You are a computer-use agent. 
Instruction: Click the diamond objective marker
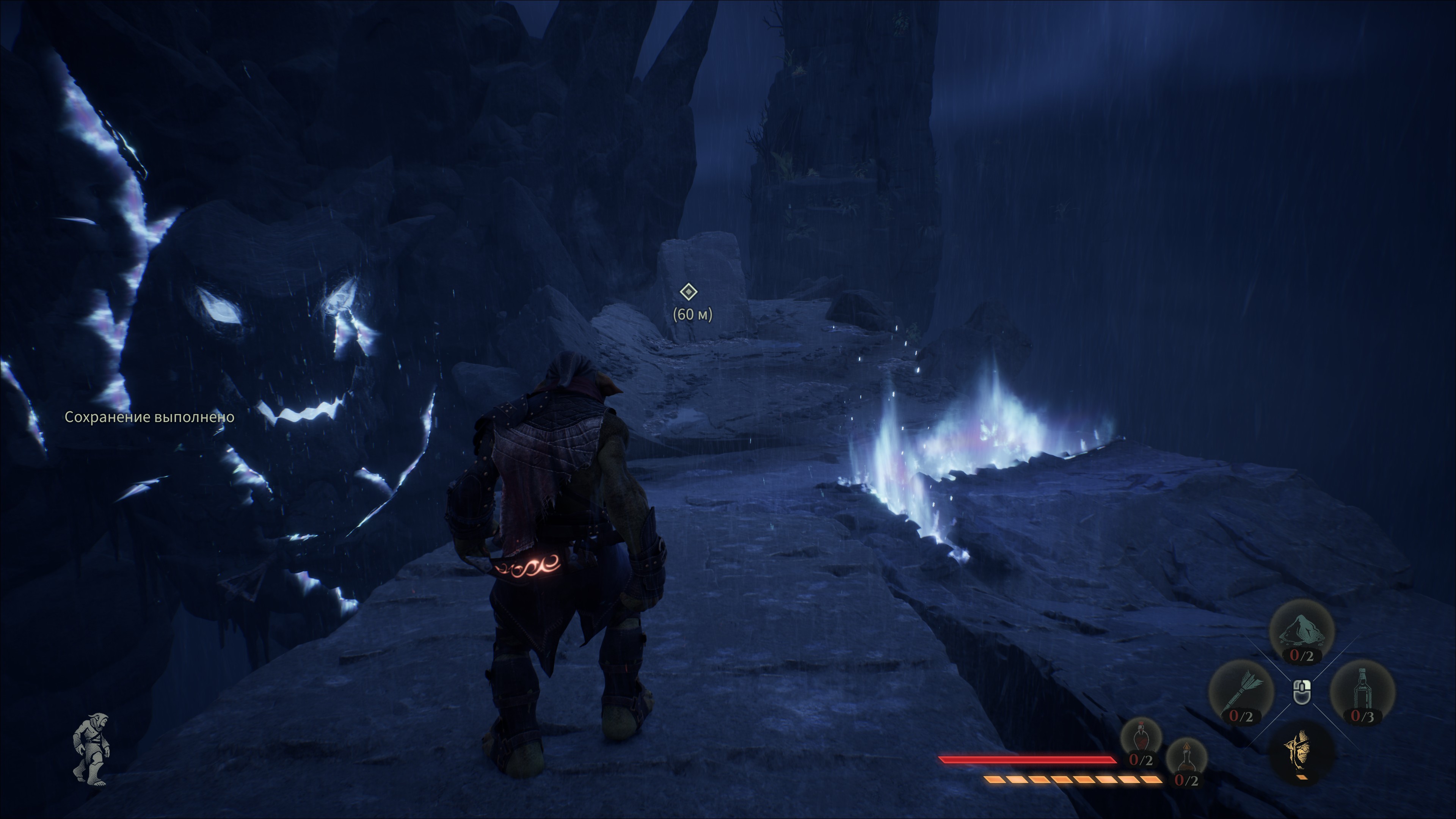coord(689,292)
